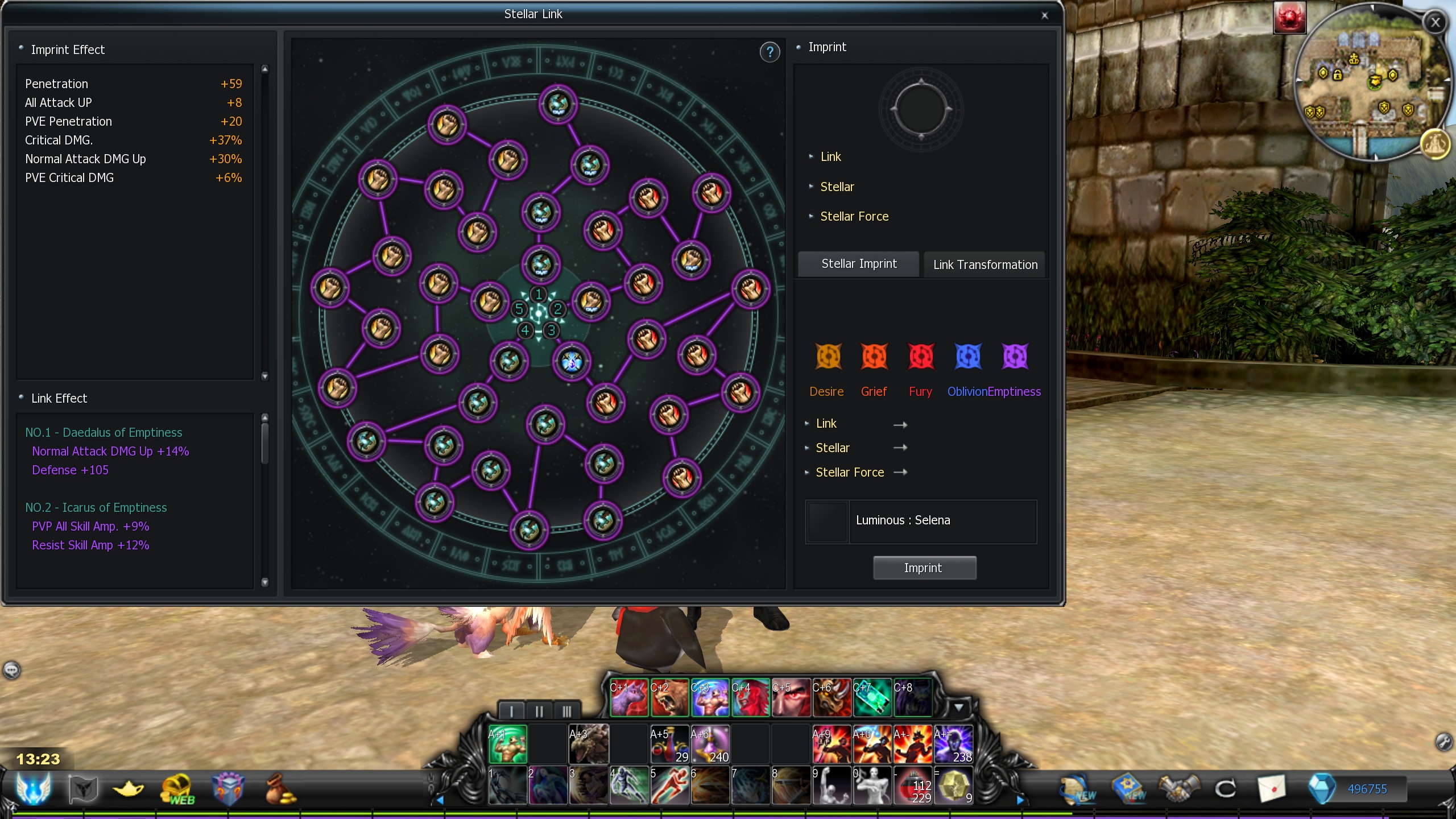This screenshot has height=819, width=1456.
Task: Switch to the Stellar Imprint tab
Action: point(858,264)
